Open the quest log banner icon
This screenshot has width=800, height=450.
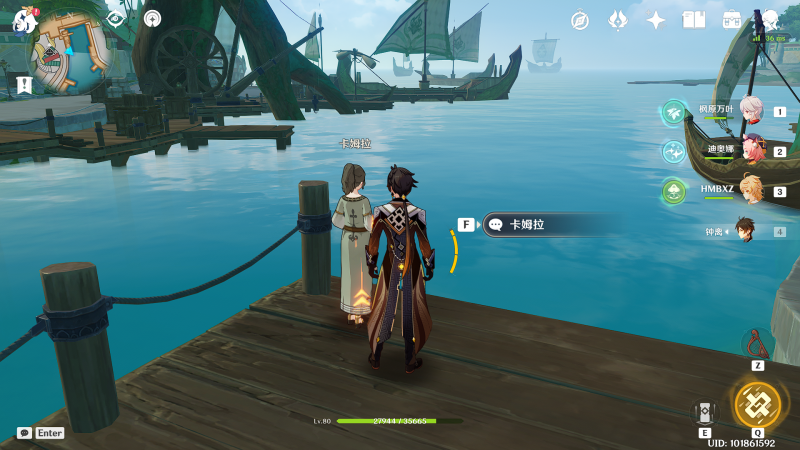coord(24,84)
